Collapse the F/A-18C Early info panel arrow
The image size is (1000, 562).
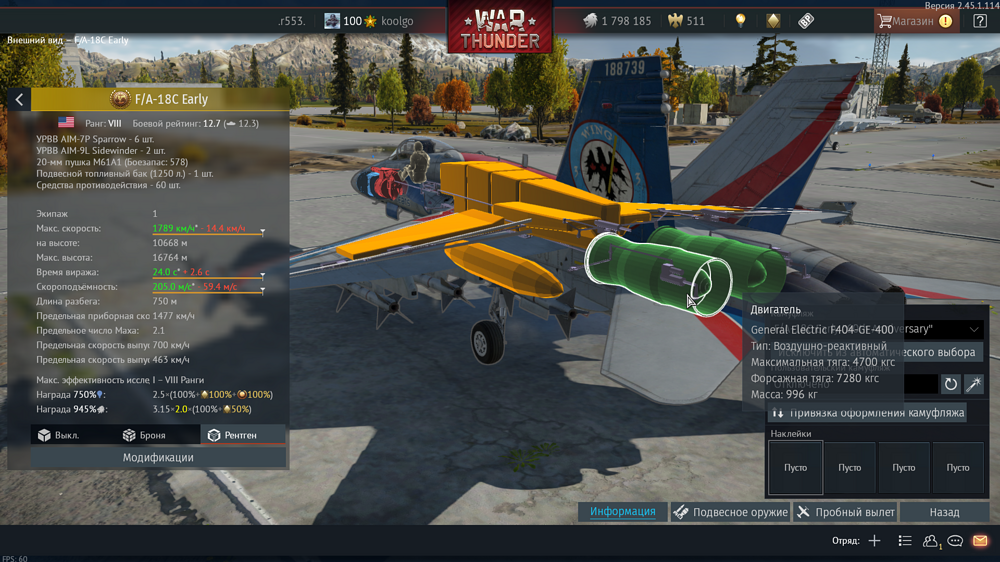pyautogui.click(x=19, y=99)
